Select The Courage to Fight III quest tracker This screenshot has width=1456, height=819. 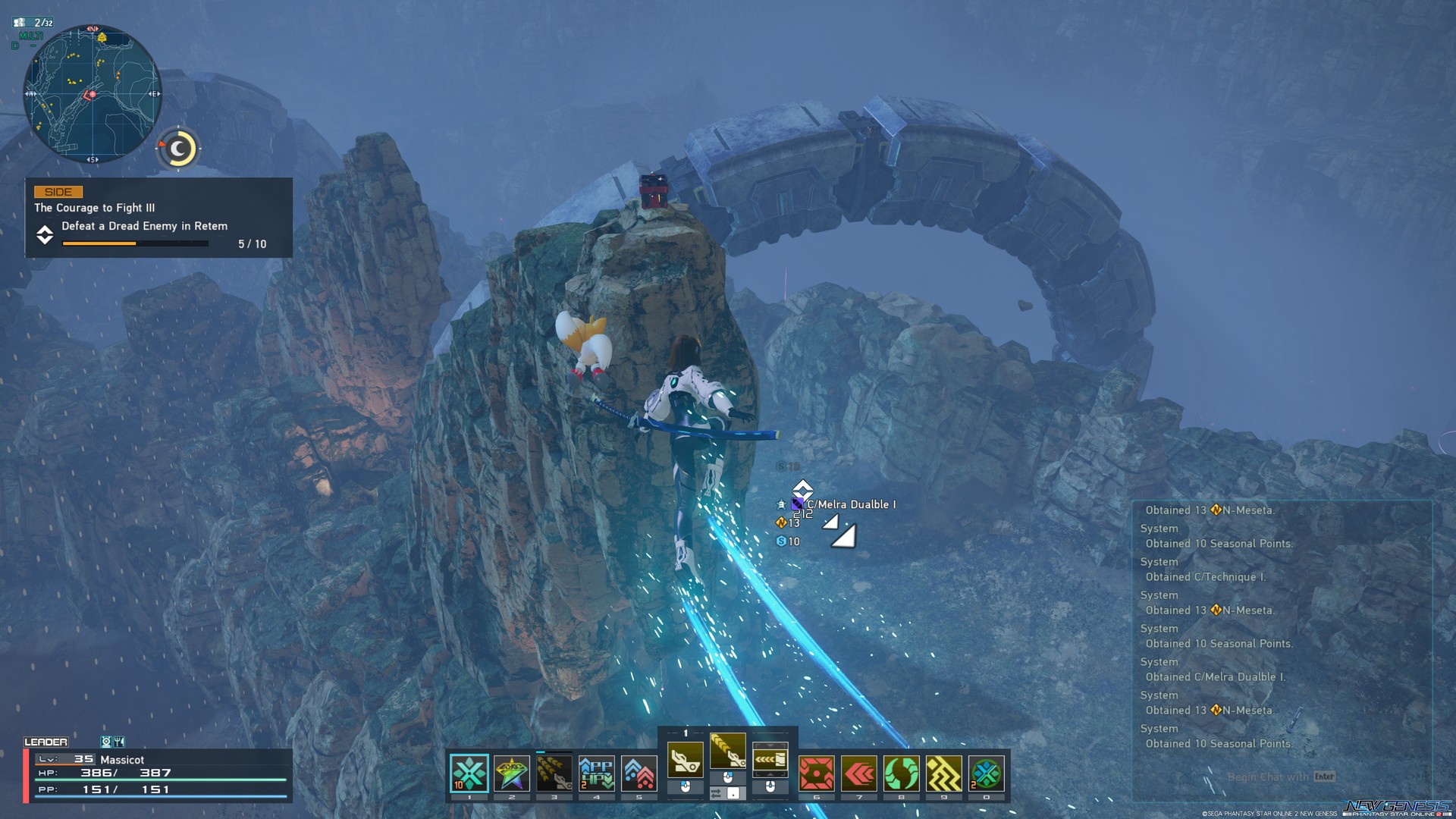pyautogui.click(x=158, y=218)
